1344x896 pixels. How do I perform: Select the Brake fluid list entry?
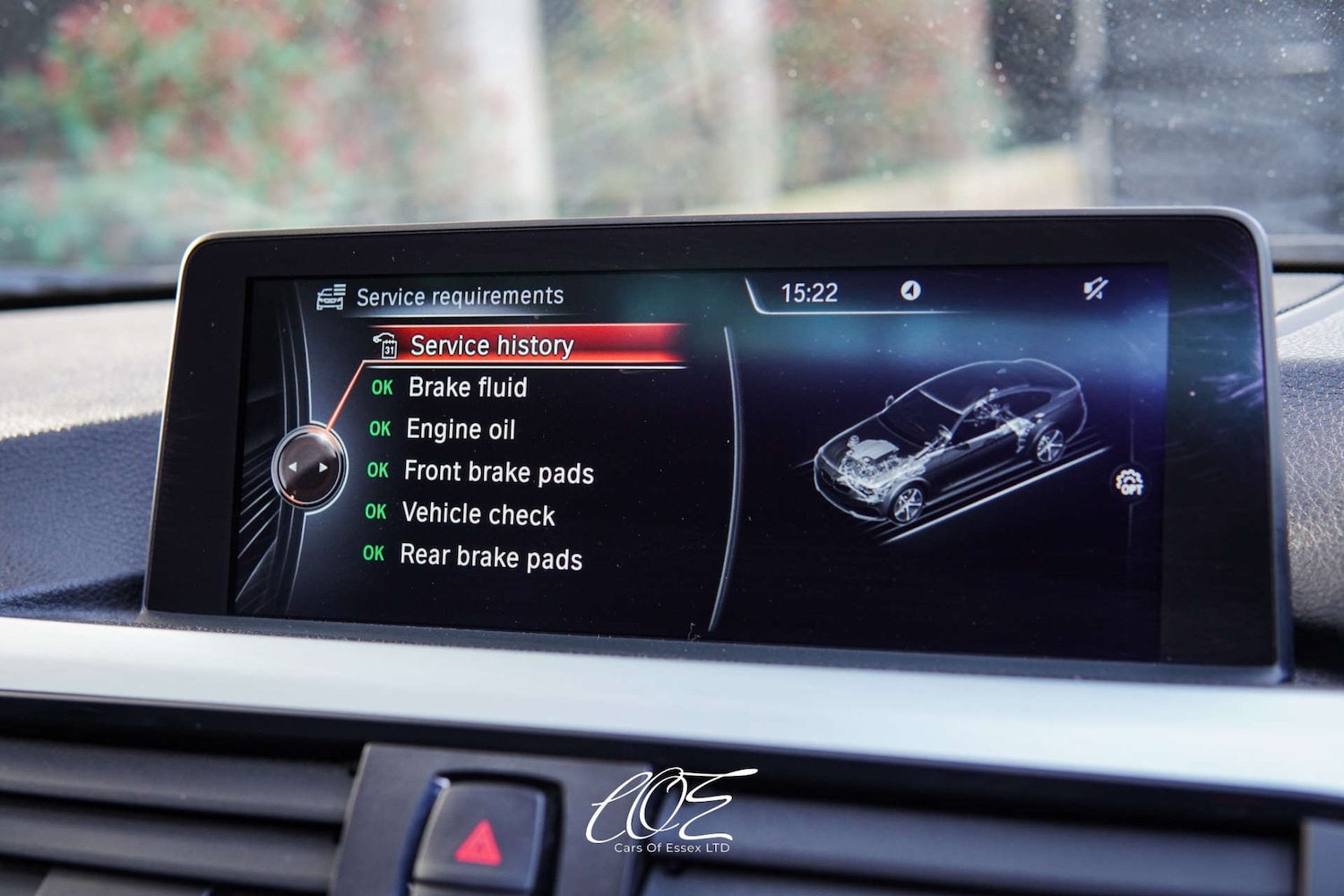(467, 387)
